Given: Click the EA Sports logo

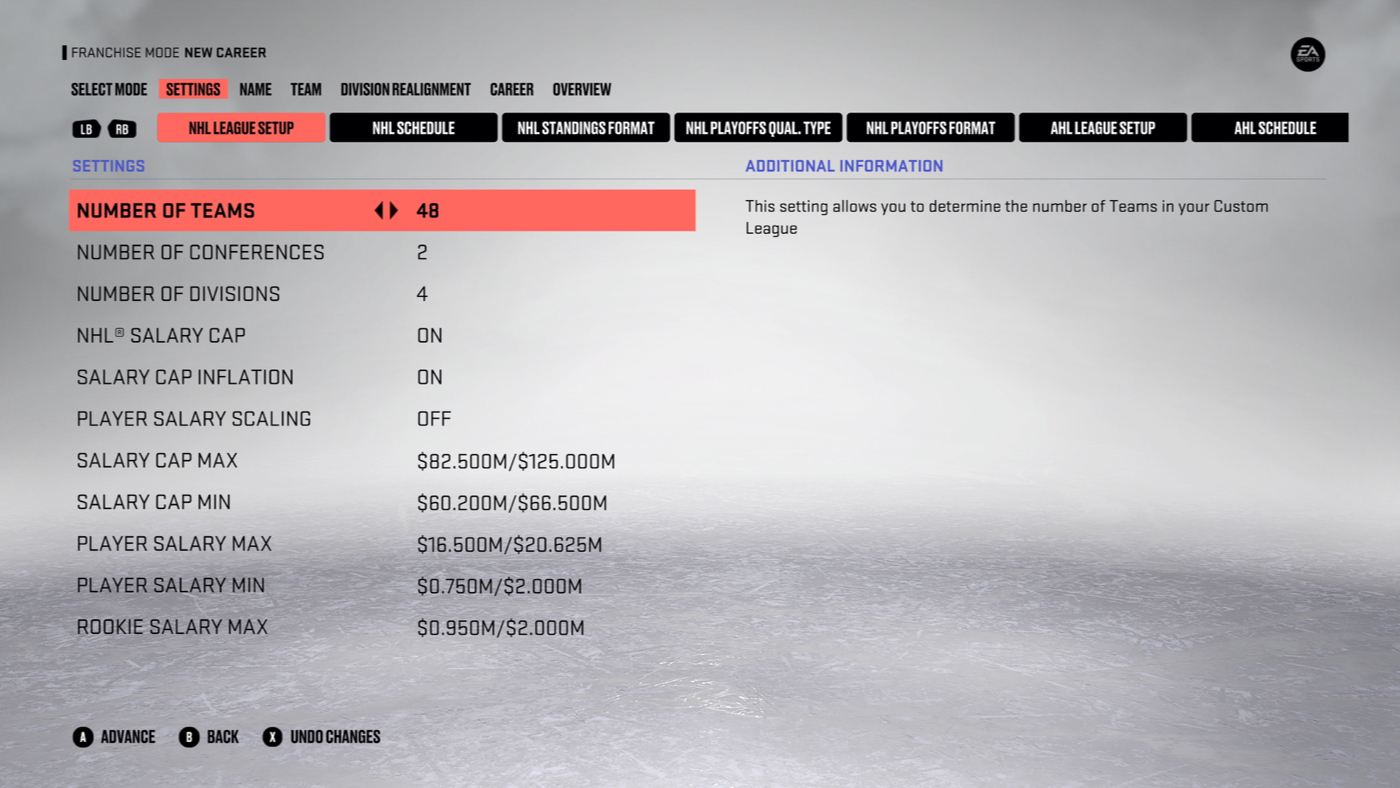Looking at the screenshot, I should pyautogui.click(x=1307, y=55).
